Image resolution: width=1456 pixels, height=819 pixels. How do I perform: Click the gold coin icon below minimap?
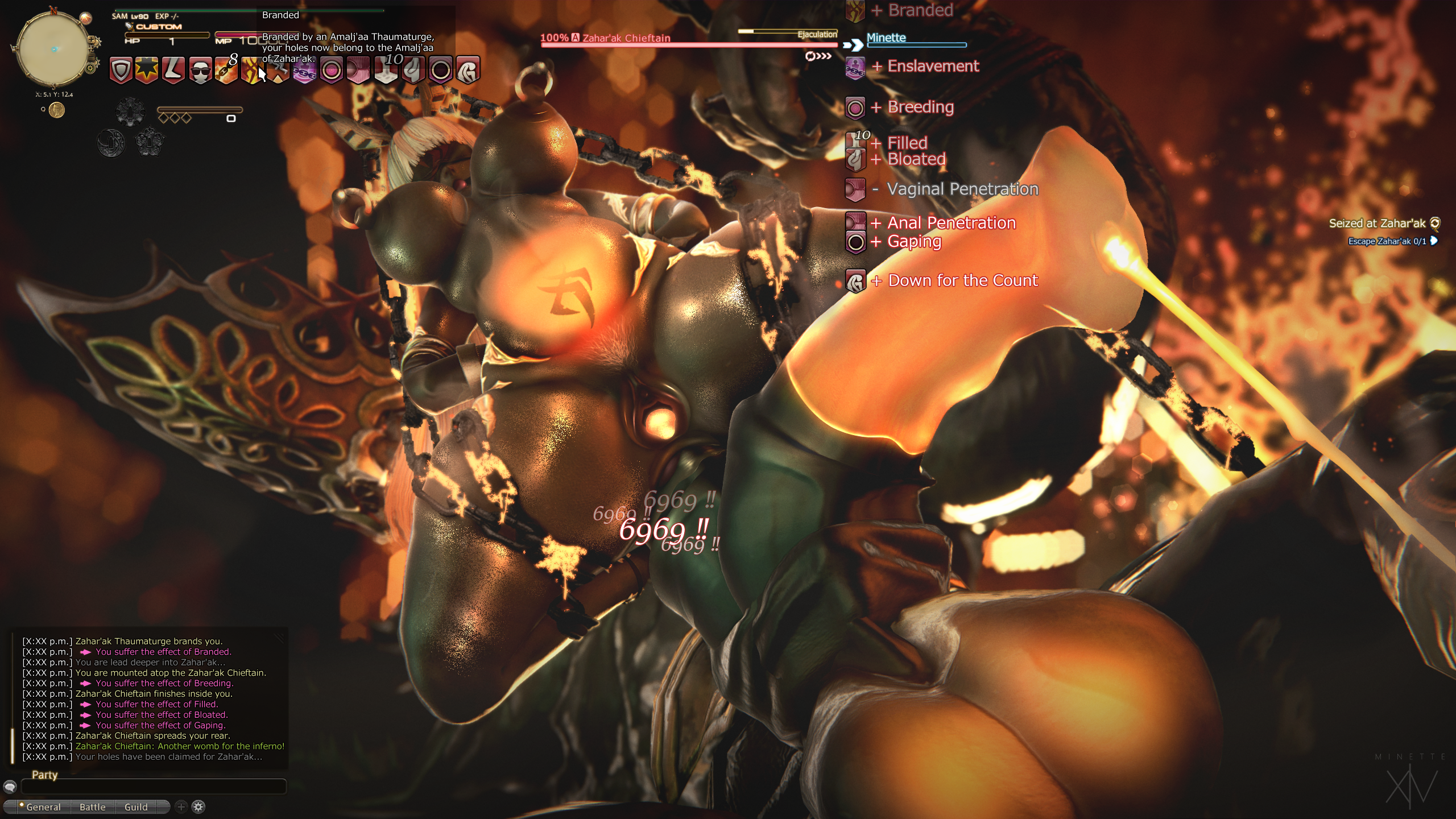point(56,110)
